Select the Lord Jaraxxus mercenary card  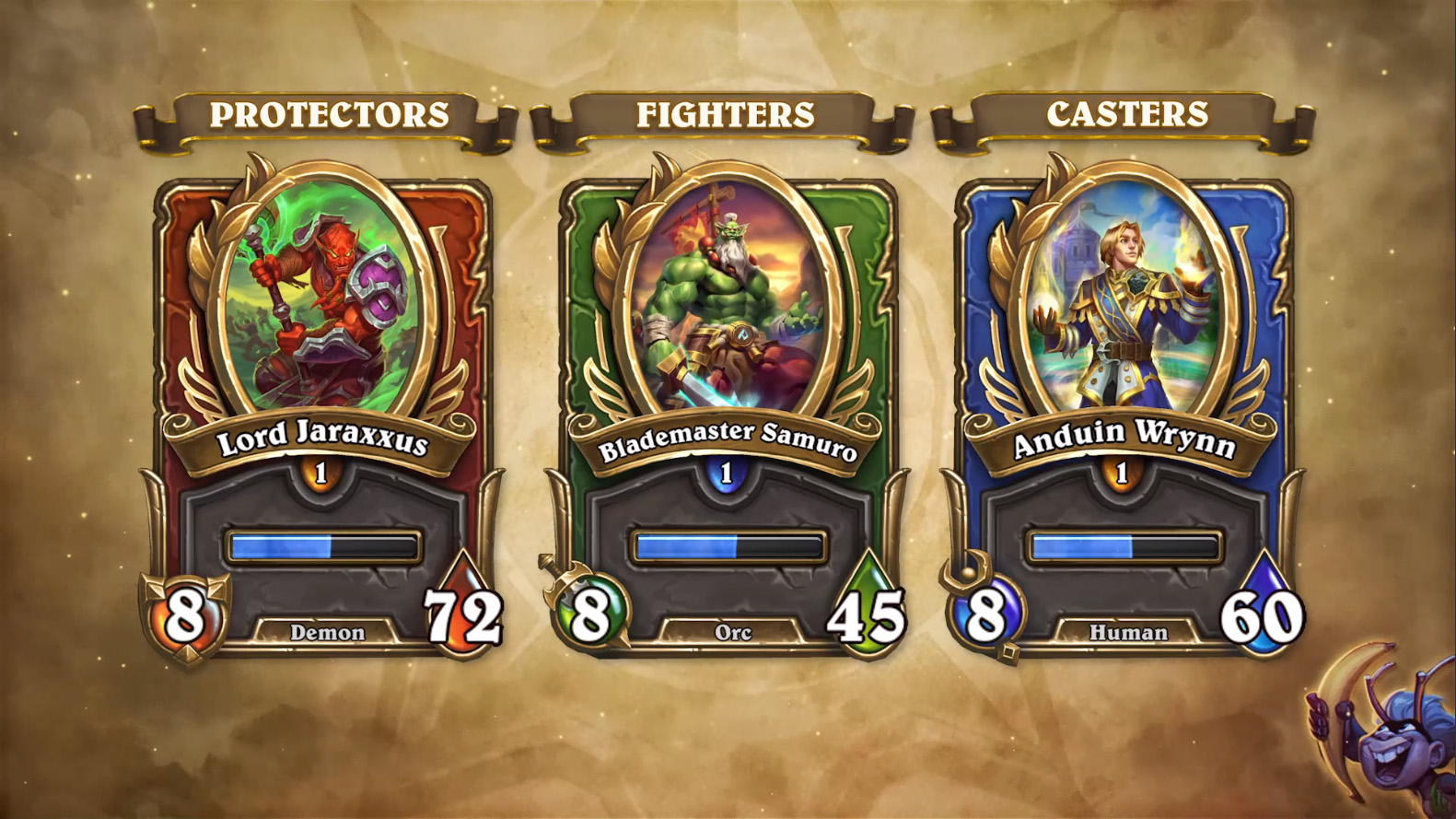(322, 405)
